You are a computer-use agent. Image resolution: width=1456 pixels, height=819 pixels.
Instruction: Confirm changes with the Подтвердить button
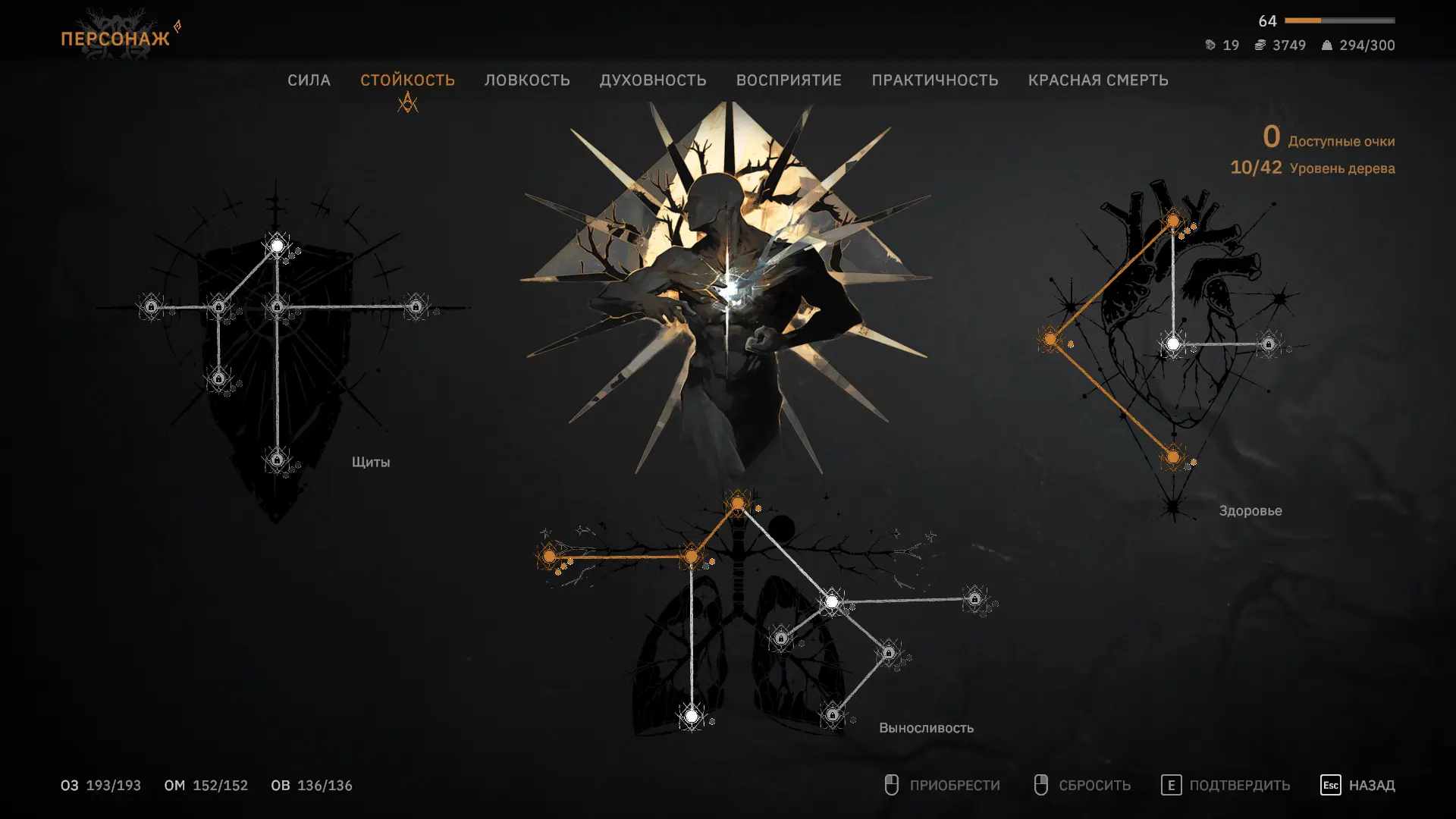click(1225, 785)
